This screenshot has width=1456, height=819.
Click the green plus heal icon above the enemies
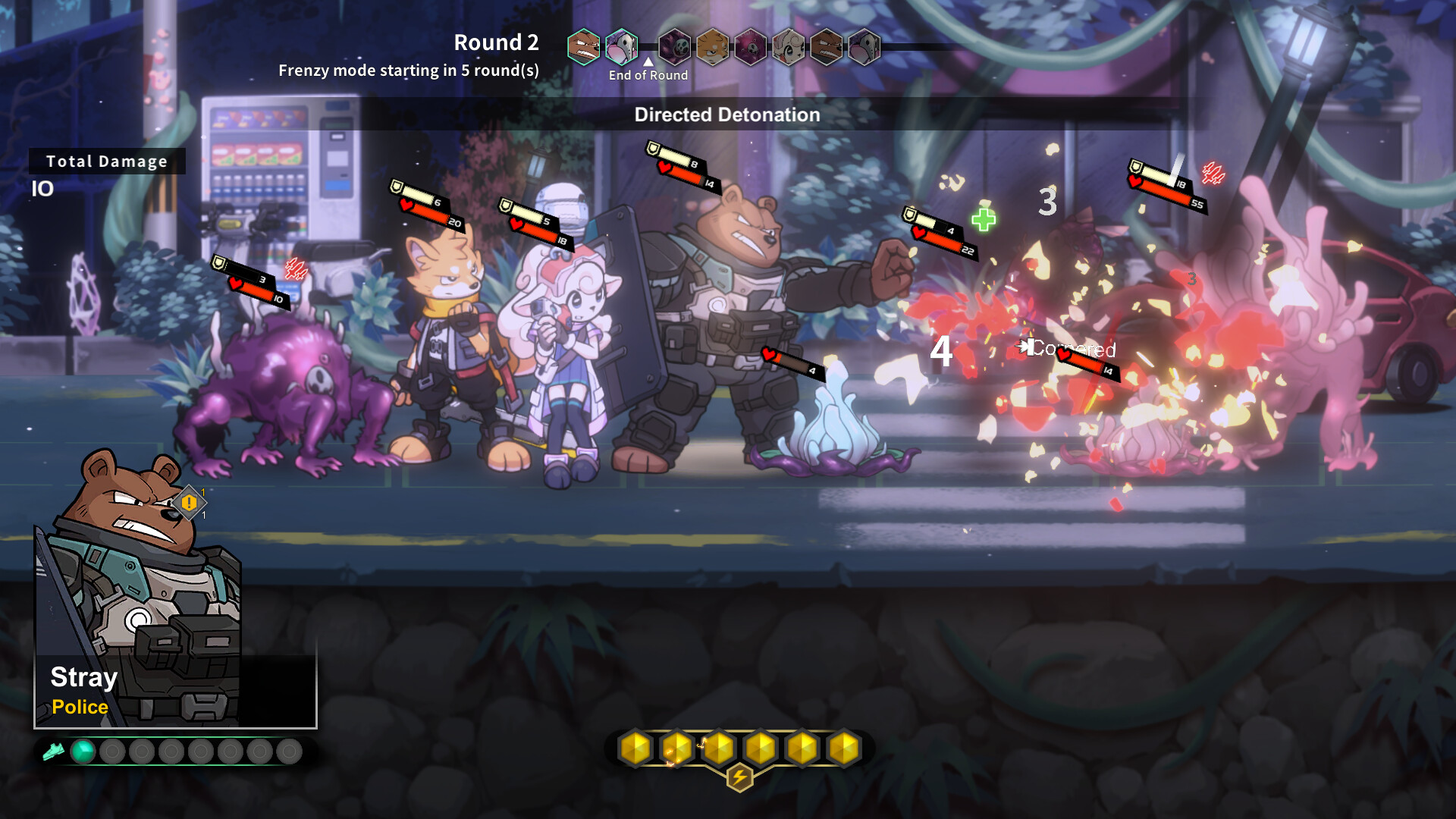click(982, 221)
